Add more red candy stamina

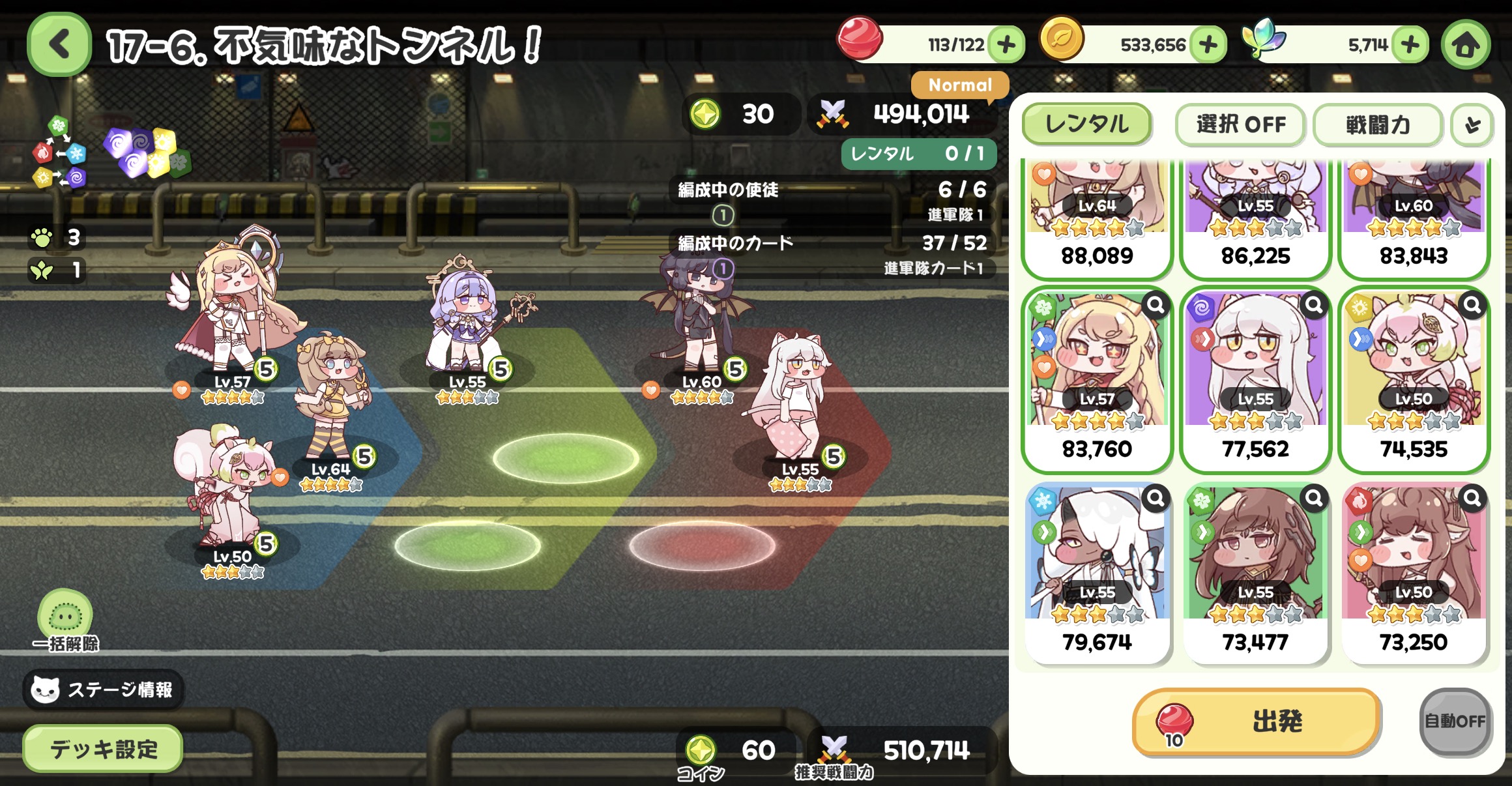click(x=1006, y=45)
